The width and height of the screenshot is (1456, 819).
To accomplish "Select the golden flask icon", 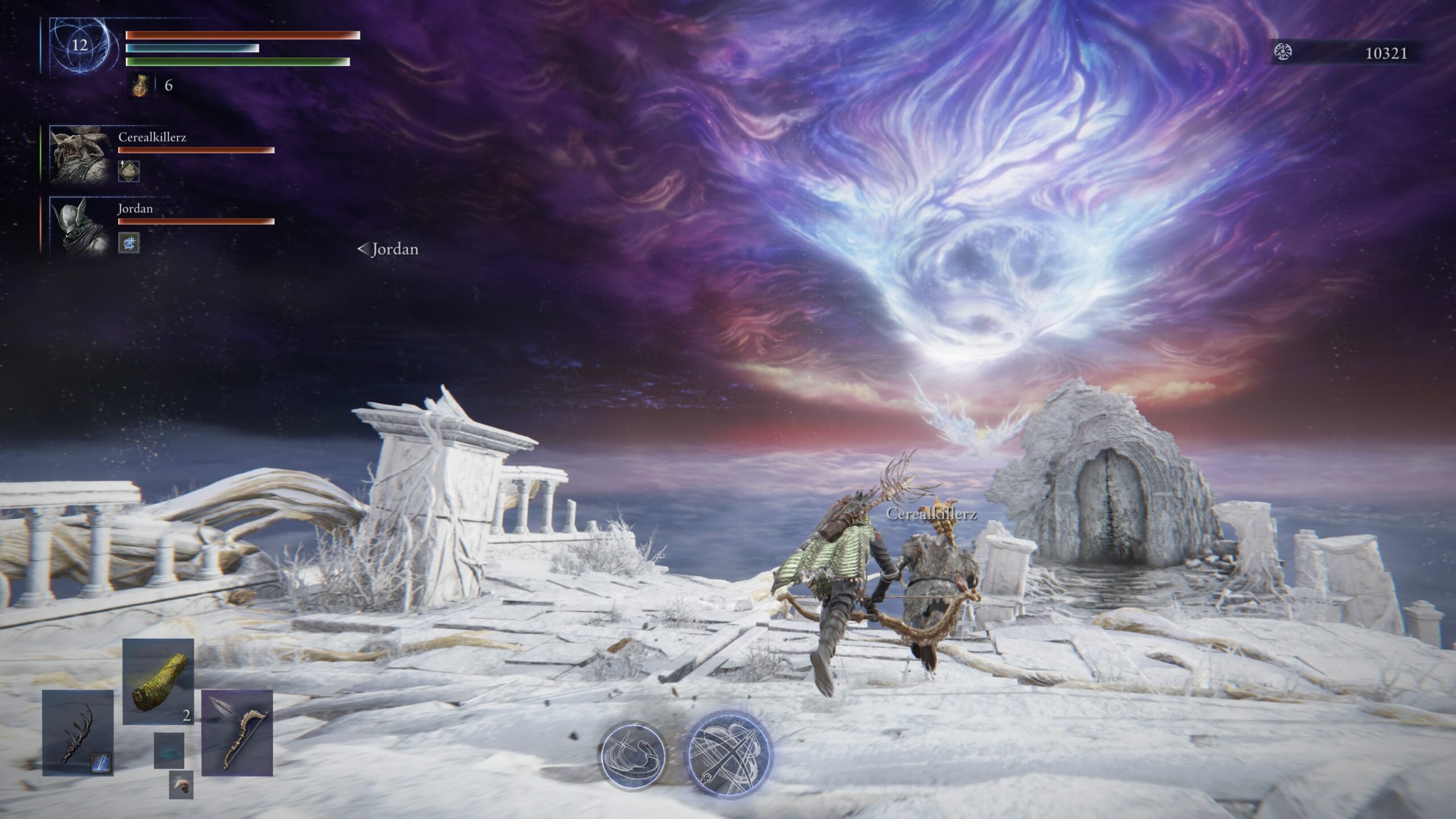I will pos(140,86).
